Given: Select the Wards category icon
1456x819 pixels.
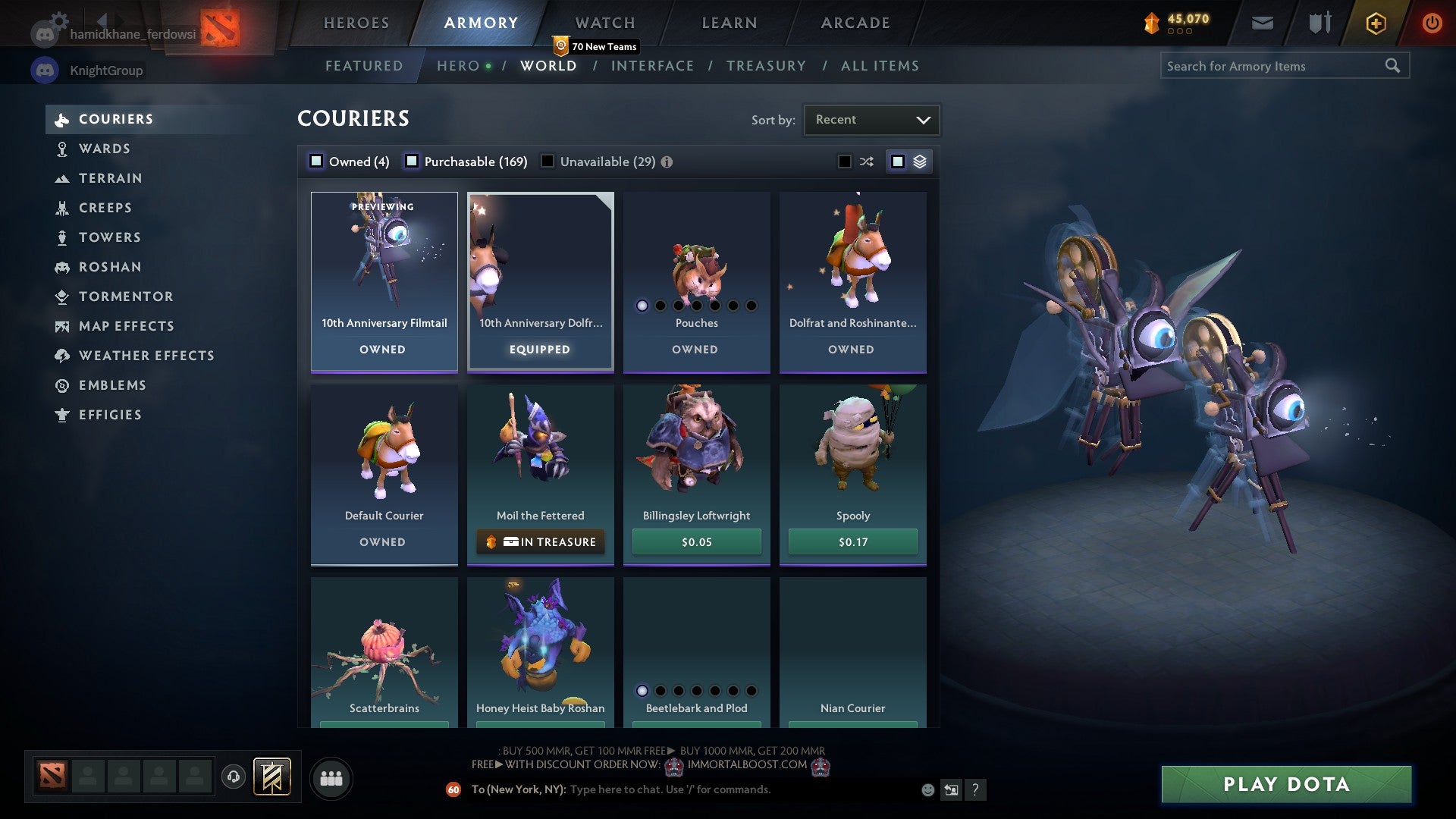Looking at the screenshot, I should (x=61, y=149).
